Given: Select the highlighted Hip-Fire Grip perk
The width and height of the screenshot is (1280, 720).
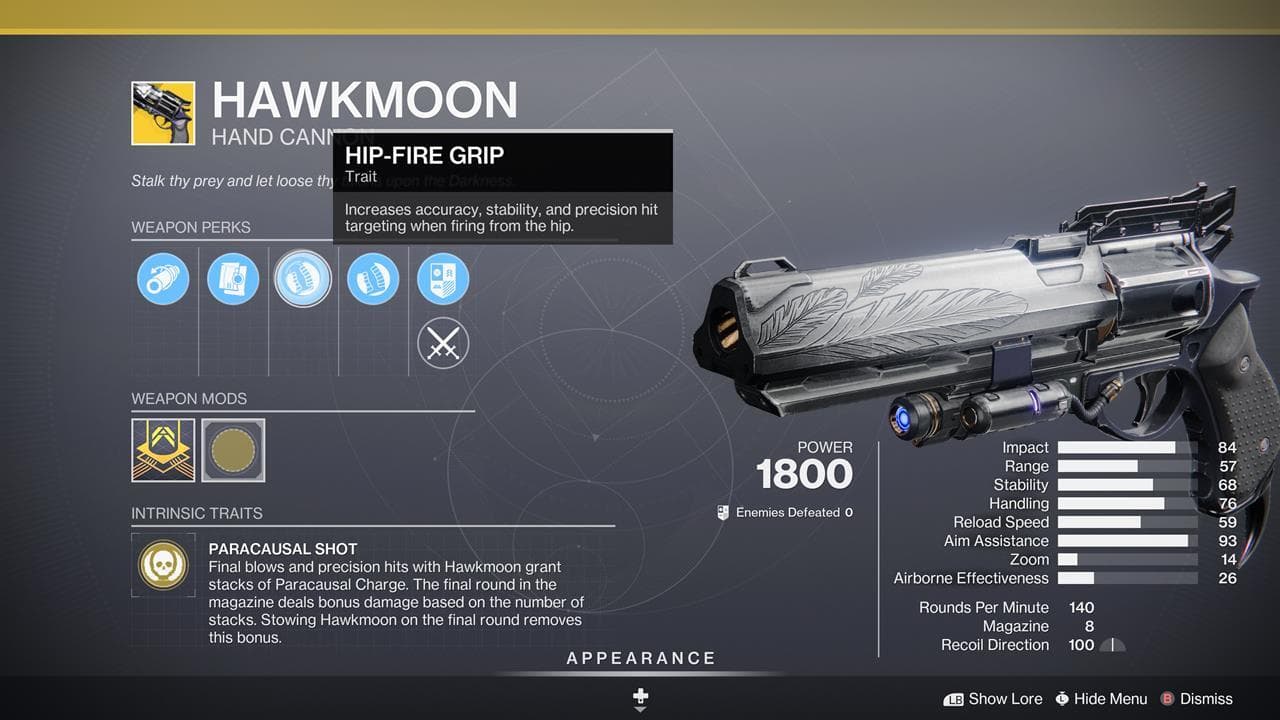Looking at the screenshot, I should pos(303,278).
